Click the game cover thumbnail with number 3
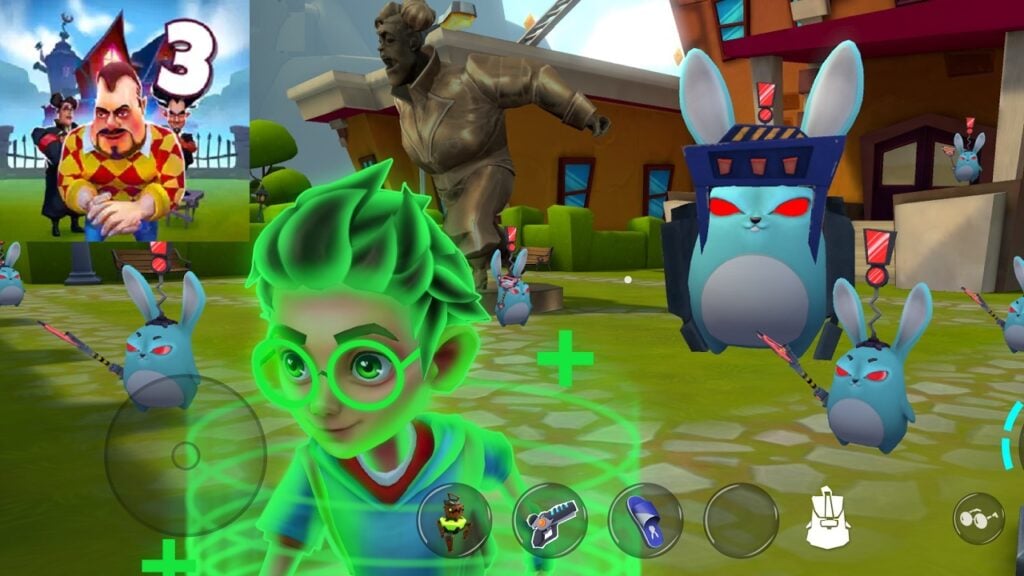Viewport: 1024px width, 576px height. (124, 120)
